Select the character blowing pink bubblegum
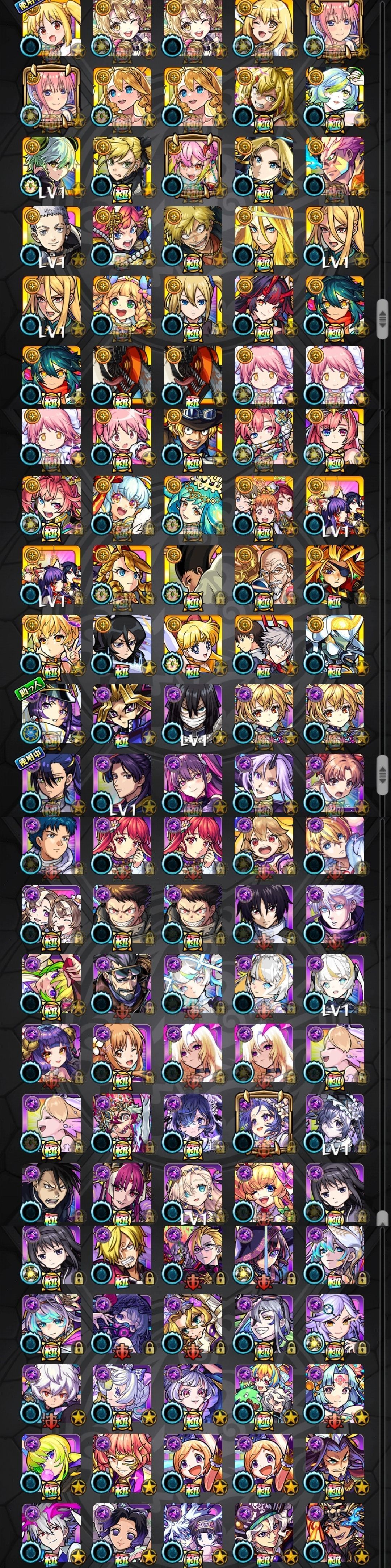The image size is (391, 1568). [x=51, y=1467]
